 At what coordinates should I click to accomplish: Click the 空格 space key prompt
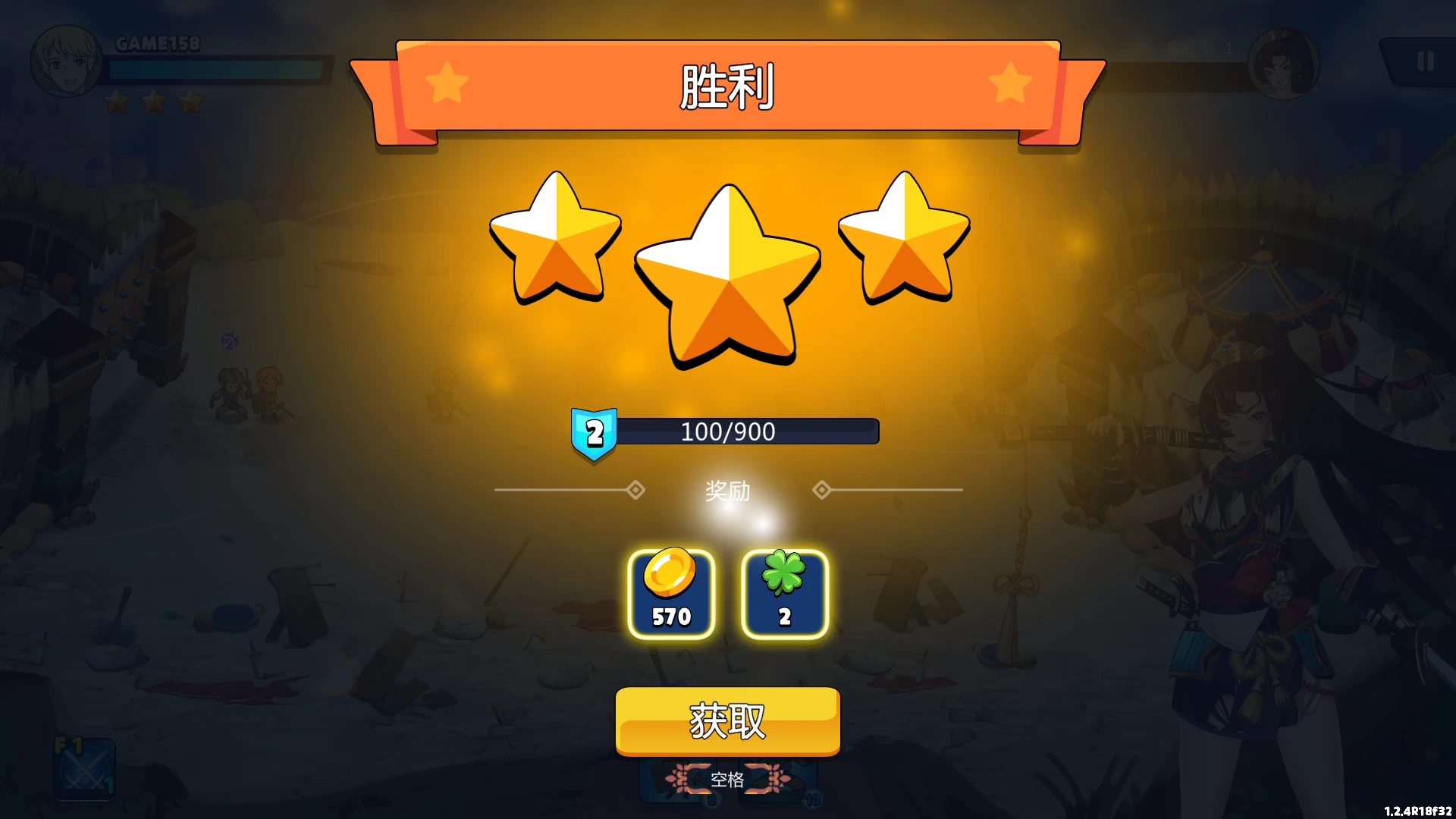click(x=728, y=779)
